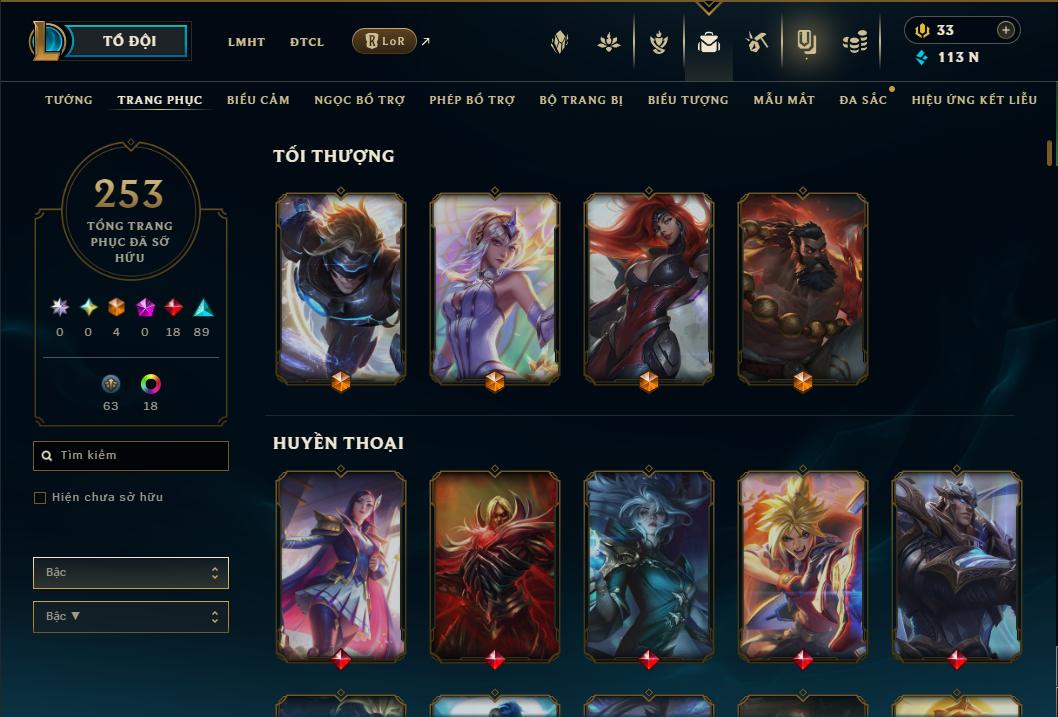Show the BIỂU TƯỢNG icons tab
The image size is (1058, 717).
pyautogui.click(x=688, y=100)
